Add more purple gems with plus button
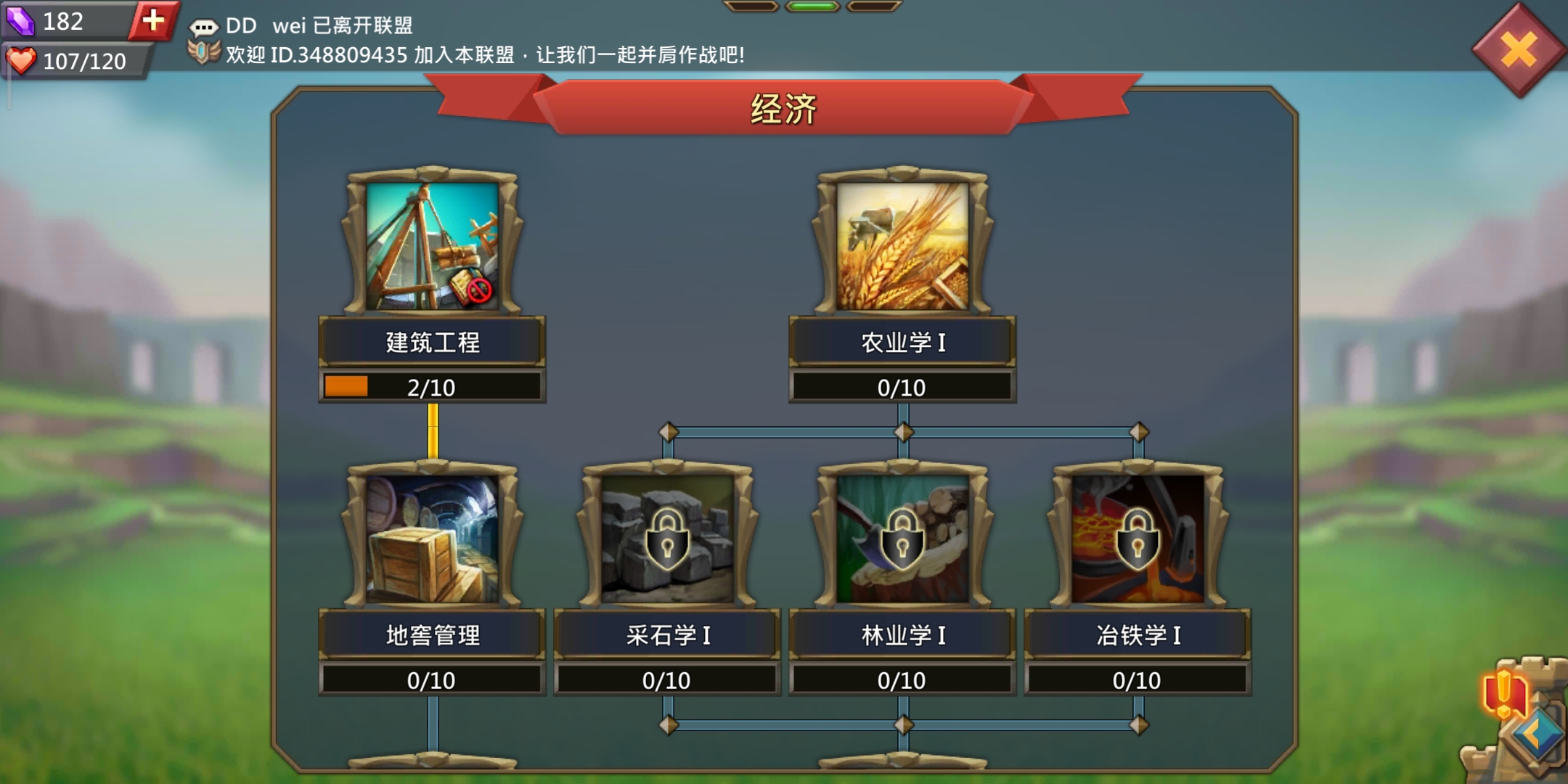This screenshot has height=784, width=1568. tap(153, 20)
